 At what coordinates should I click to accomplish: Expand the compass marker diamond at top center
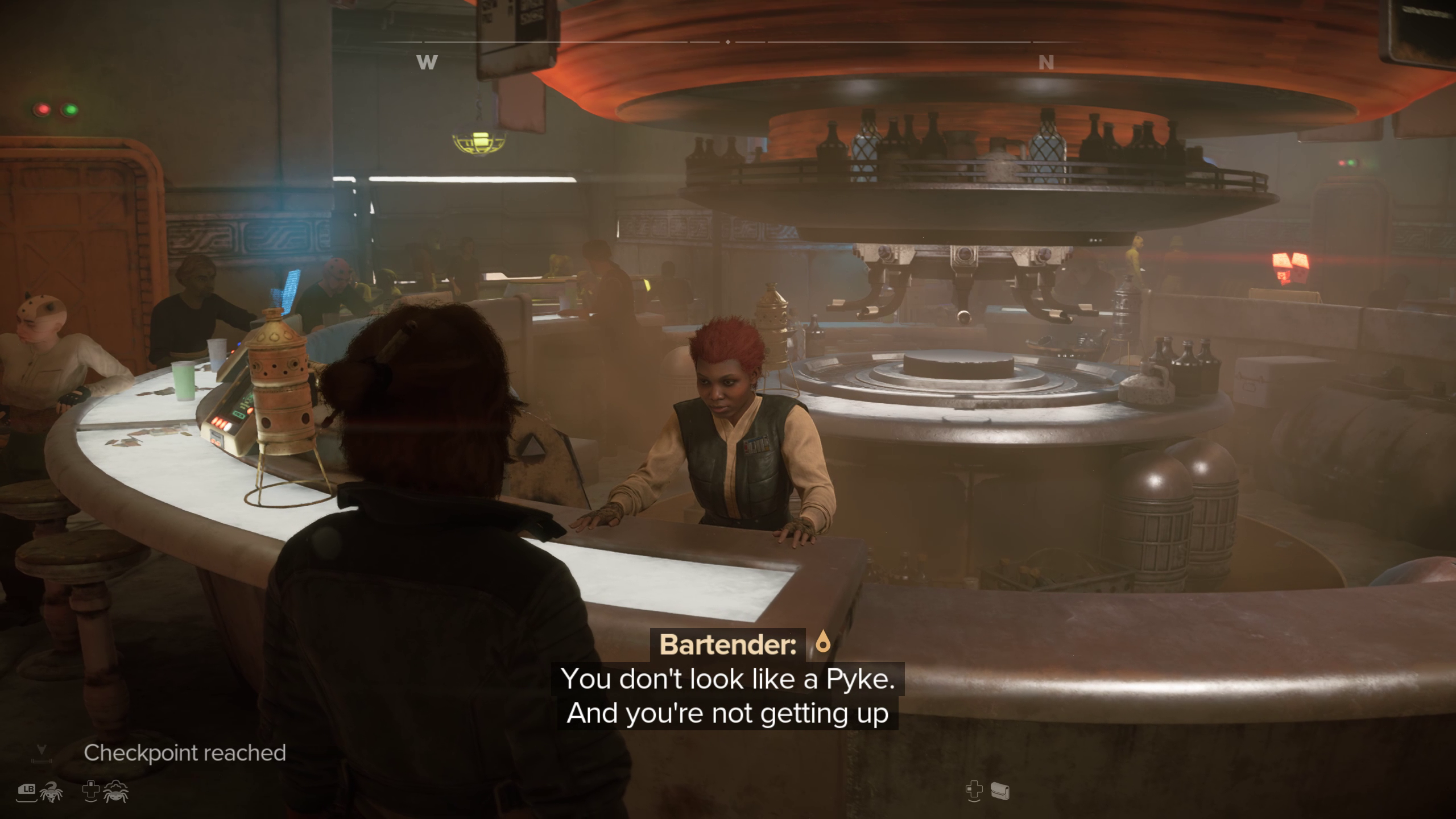click(729, 42)
